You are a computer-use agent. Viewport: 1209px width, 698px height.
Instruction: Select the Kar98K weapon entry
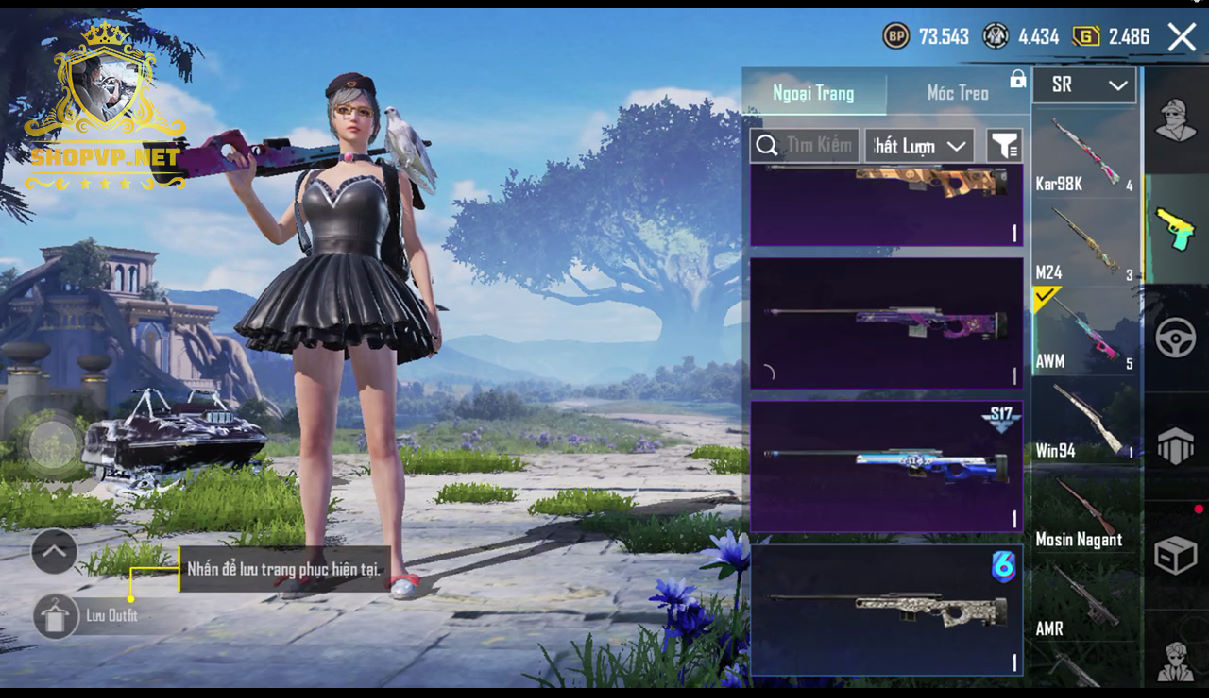(x=1084, y=153)
